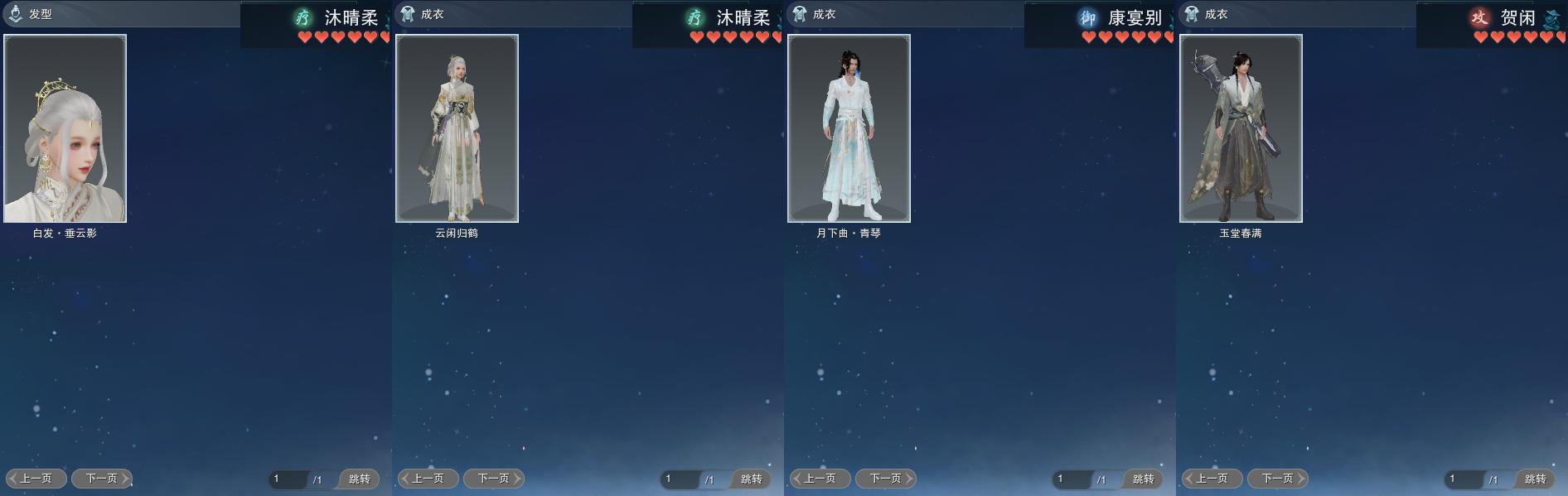Select the 玉堂春满 outfit thumbnail

tap(1241, 128)
